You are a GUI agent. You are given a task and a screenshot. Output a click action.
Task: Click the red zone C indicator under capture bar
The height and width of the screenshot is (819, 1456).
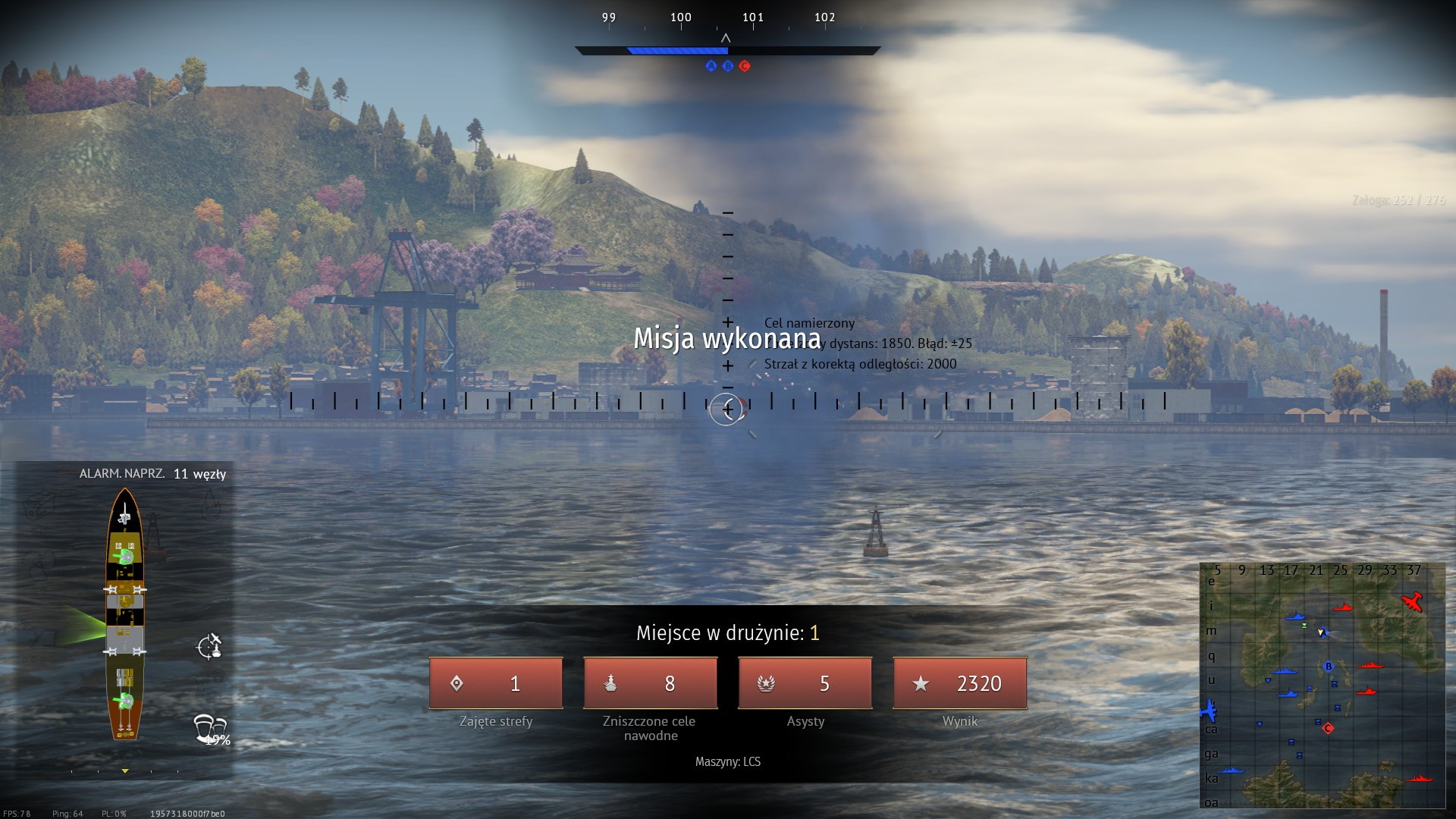point(745,66)
